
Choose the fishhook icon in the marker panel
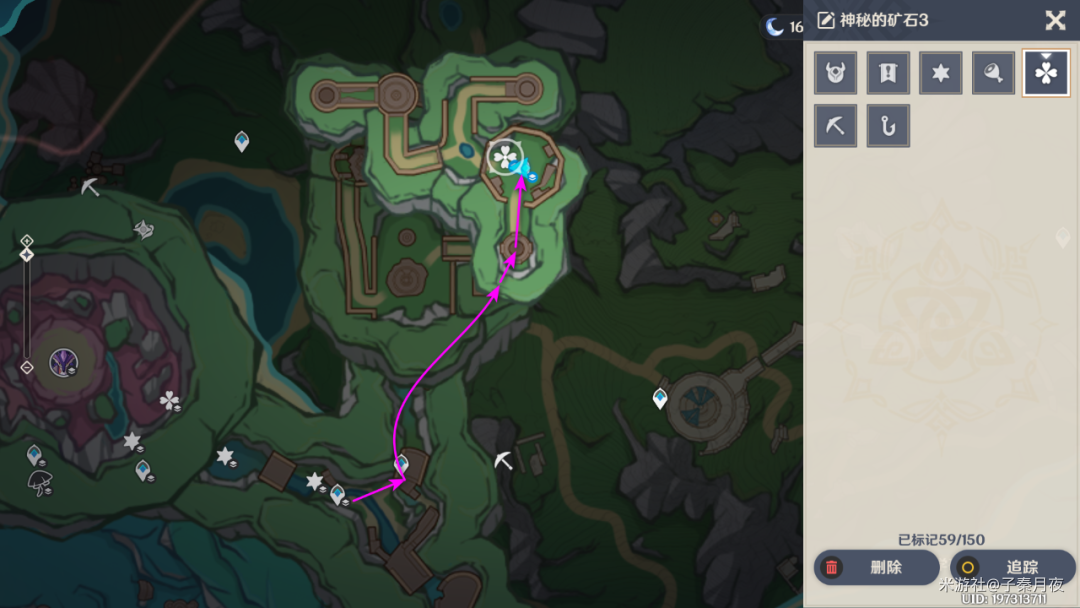888,126
